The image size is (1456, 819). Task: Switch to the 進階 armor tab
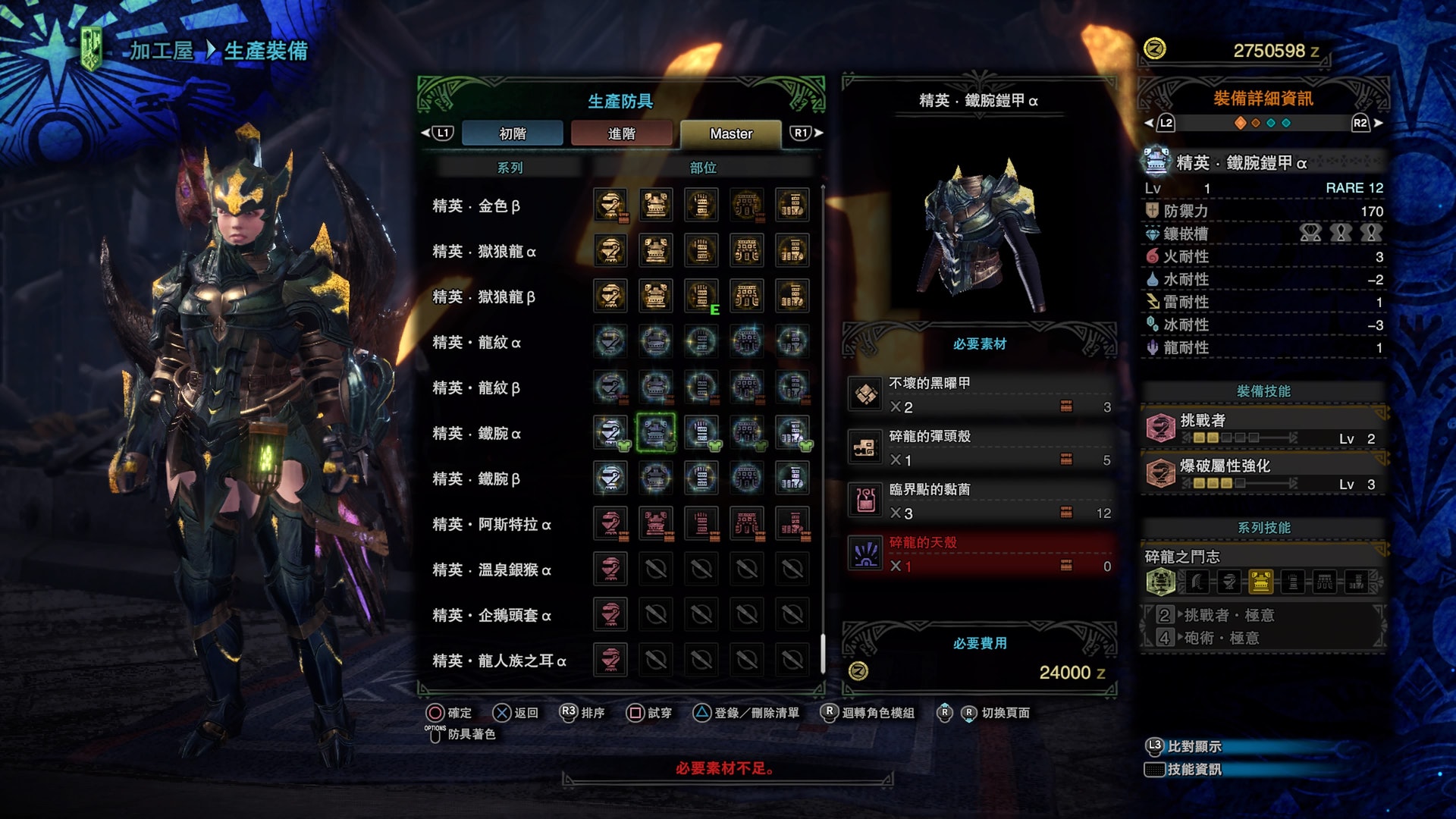(x=621, y=133)
